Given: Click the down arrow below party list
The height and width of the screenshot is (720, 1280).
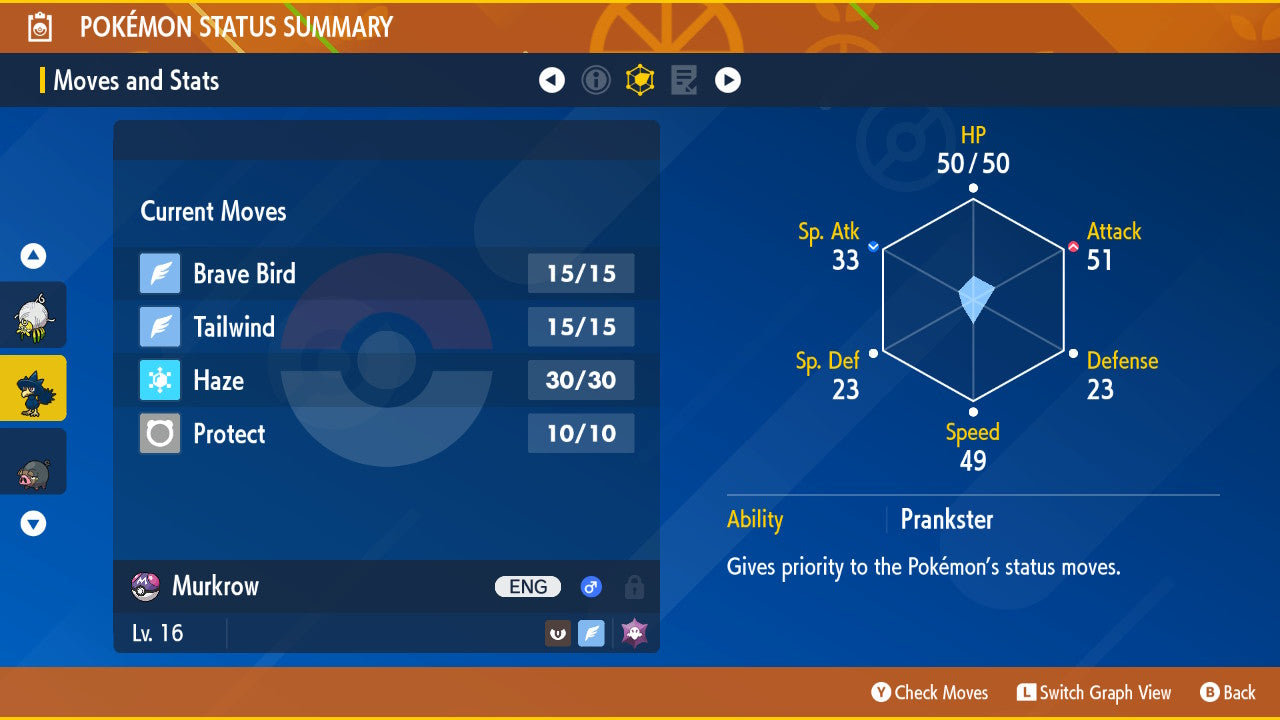Looking at the screenshot, I should click(x=34, y=523).
